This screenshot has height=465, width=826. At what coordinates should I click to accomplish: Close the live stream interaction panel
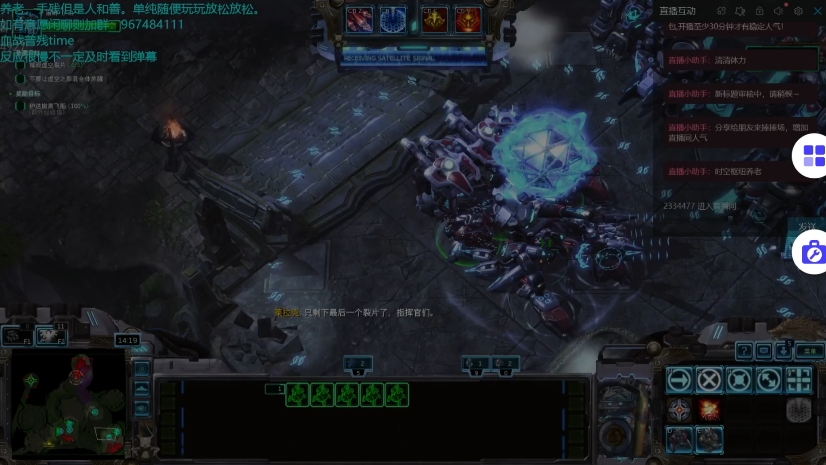[x=817, y=10]
